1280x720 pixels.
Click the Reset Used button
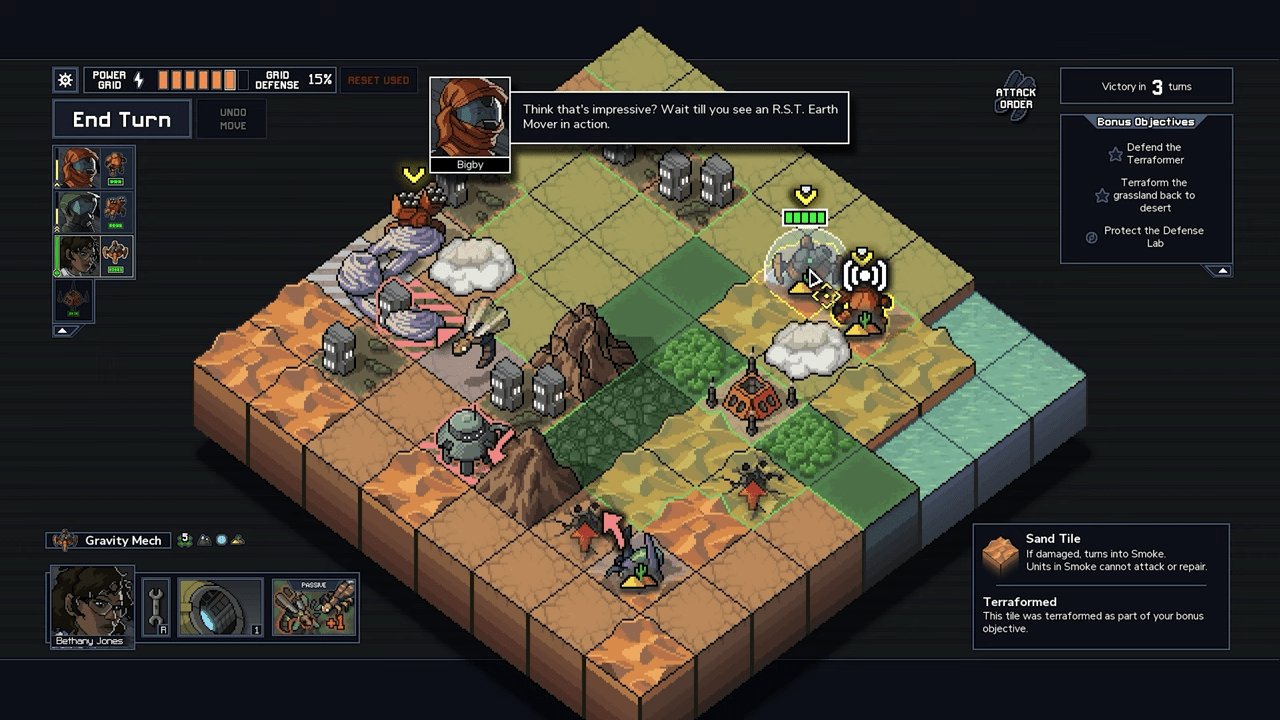pos(378,80)
